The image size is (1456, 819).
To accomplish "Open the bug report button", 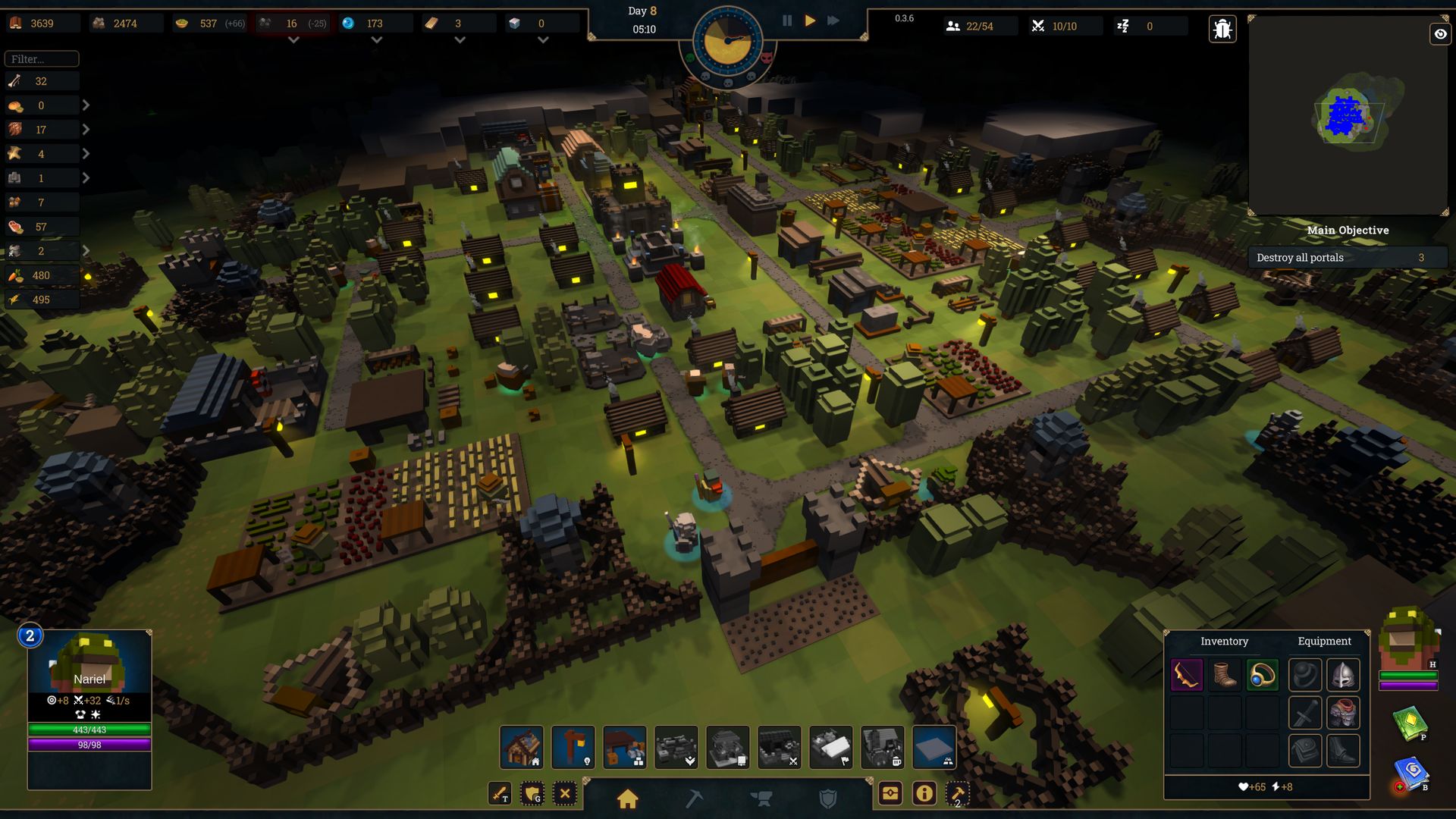I will [1222, 30].
